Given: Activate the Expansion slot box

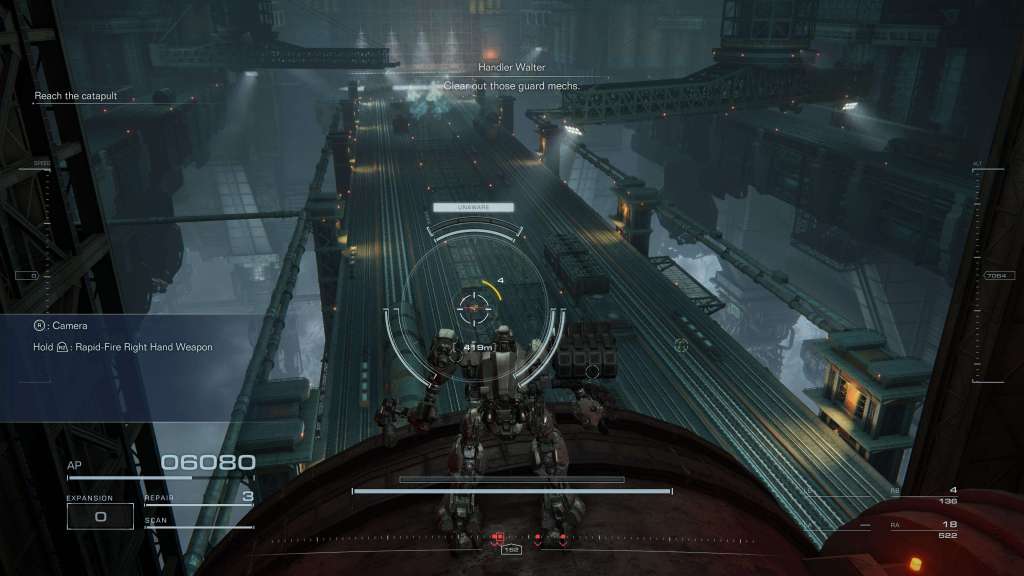Looking at the screenshot, I should pos(100,515).
